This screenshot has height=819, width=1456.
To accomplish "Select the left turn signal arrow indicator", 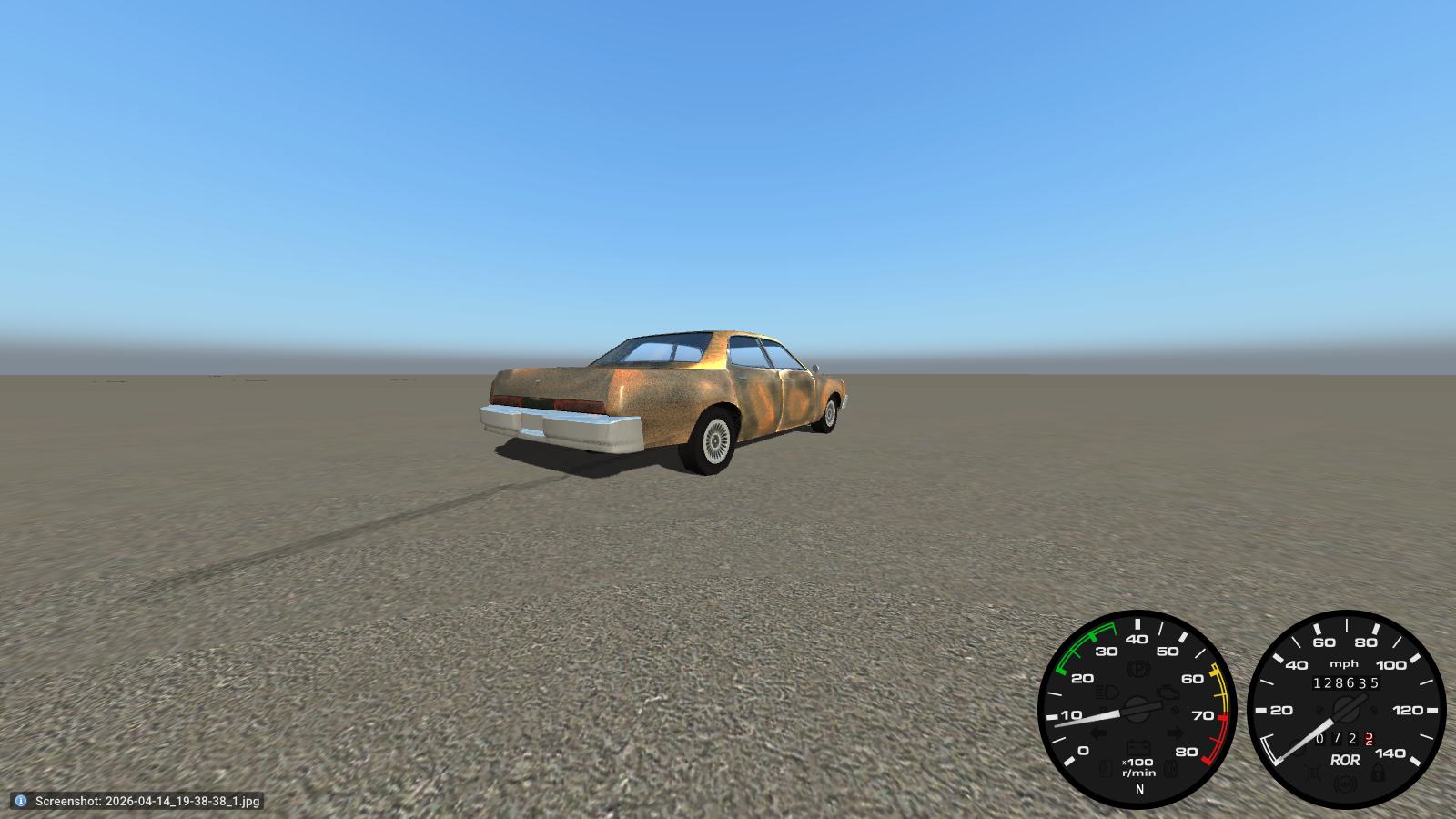I will click(1097, 733).
